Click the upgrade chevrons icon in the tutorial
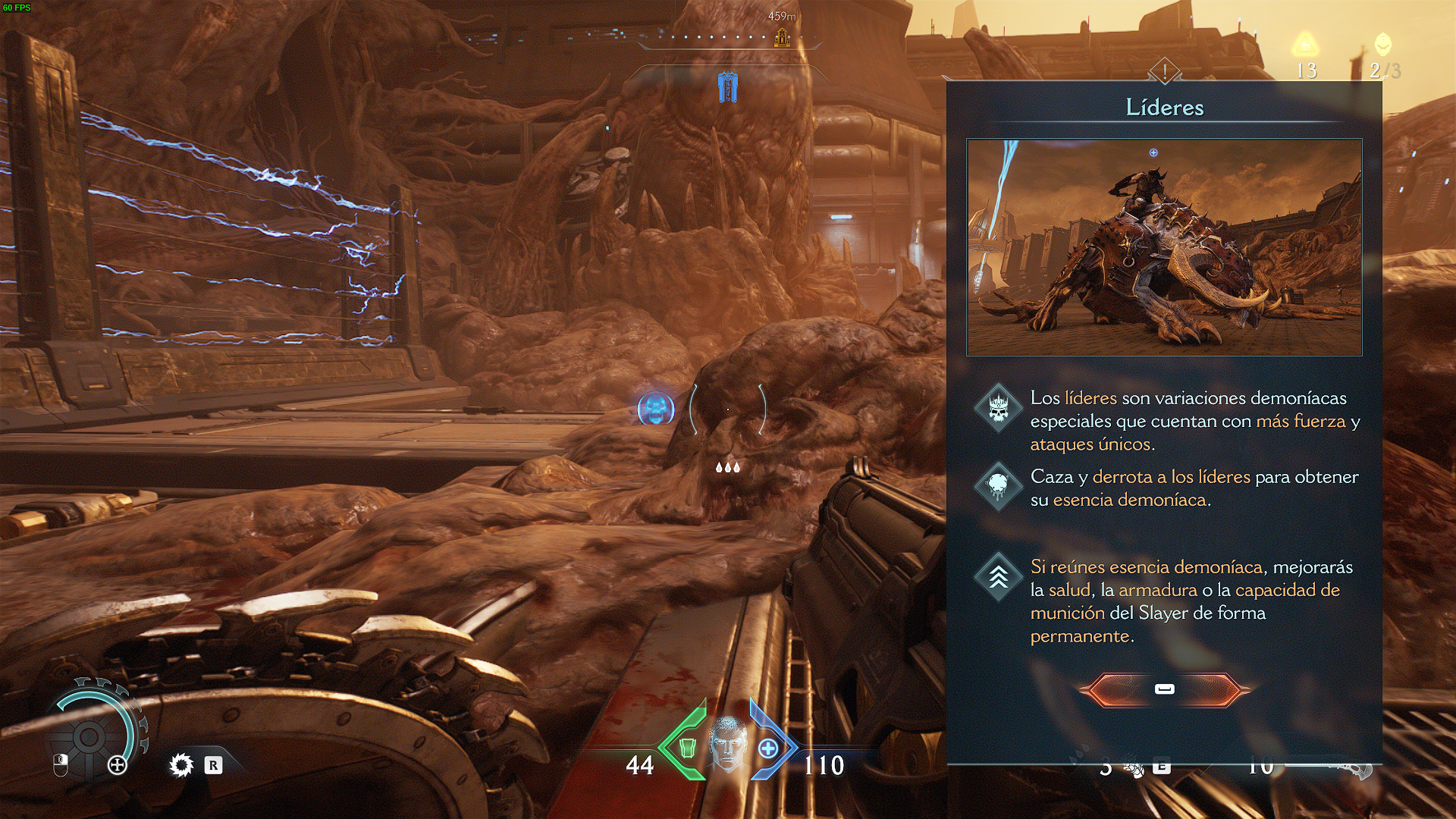The image size is (1456, 819). tap(998, 577)
